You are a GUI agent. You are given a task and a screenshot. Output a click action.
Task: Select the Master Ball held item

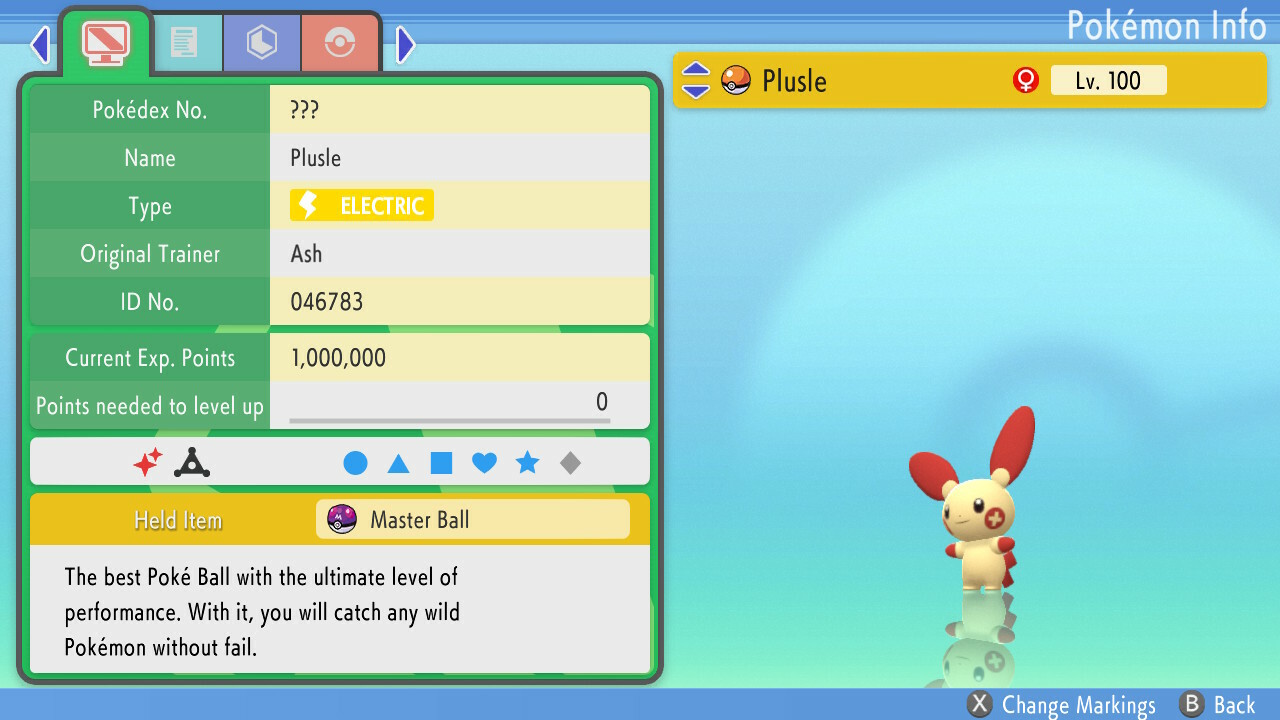coord(472,520)
